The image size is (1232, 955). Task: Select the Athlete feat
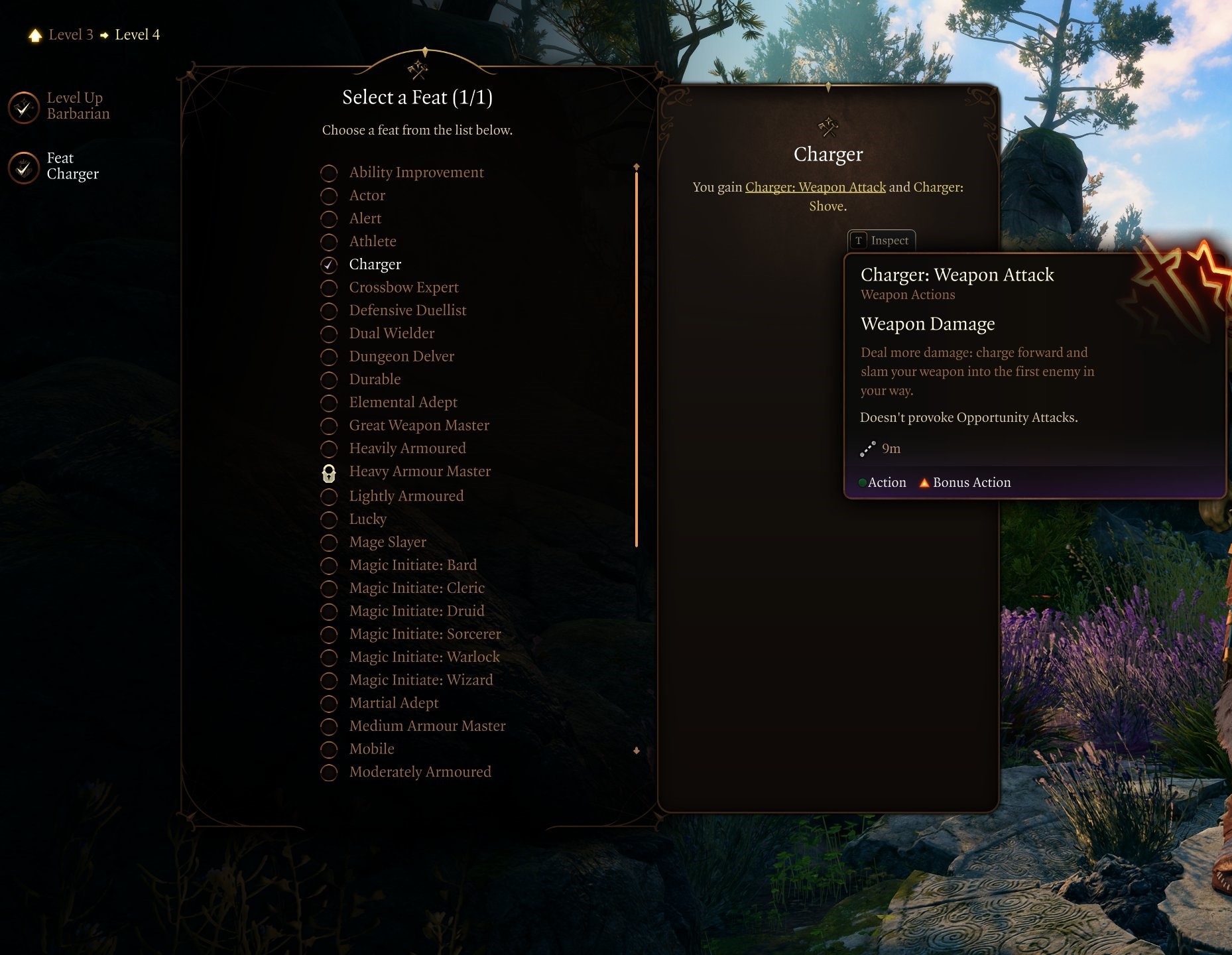click(372, 241)
